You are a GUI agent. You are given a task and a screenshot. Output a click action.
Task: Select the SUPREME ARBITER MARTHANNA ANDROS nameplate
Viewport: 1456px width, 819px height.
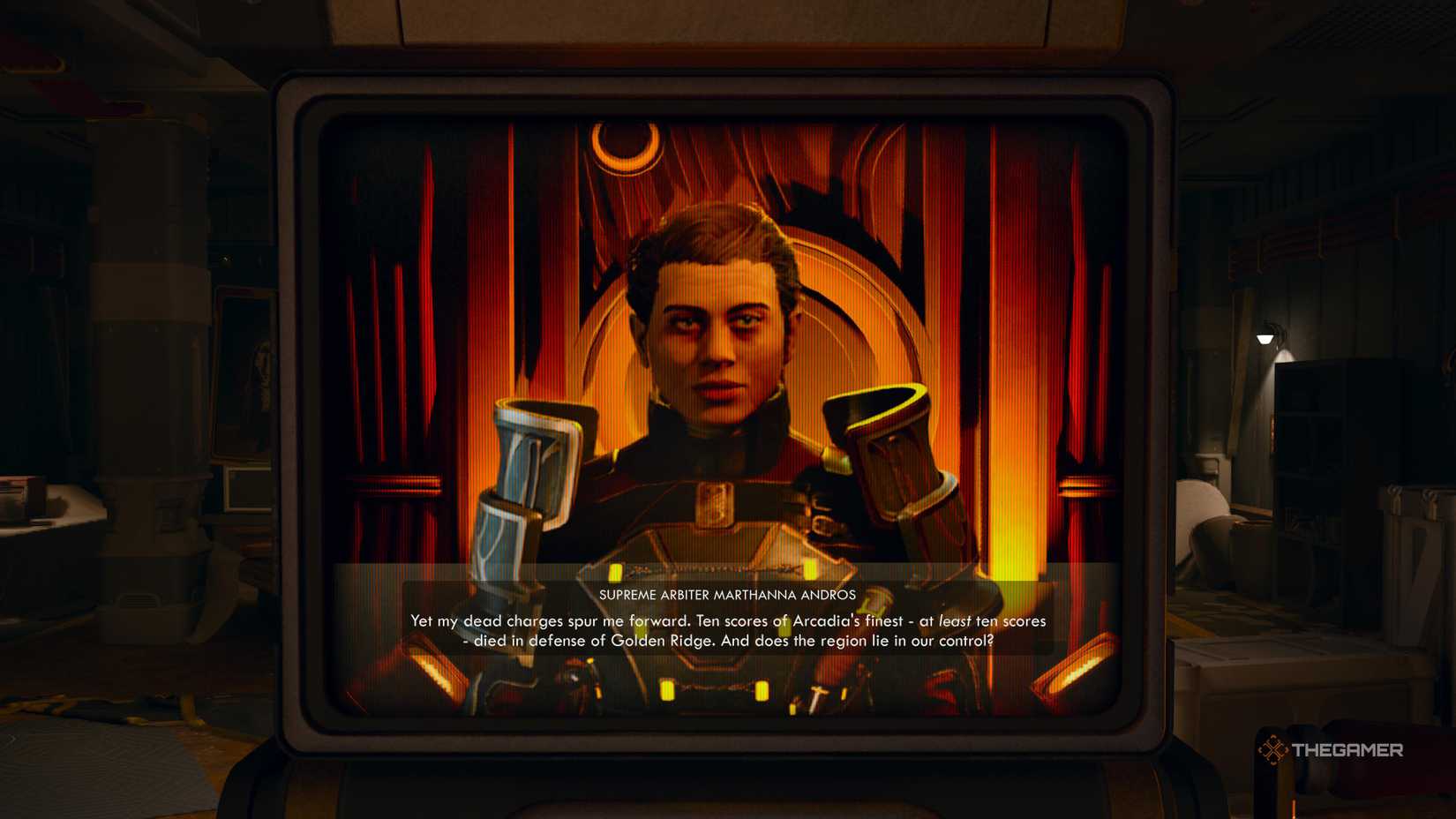[725, 594]
